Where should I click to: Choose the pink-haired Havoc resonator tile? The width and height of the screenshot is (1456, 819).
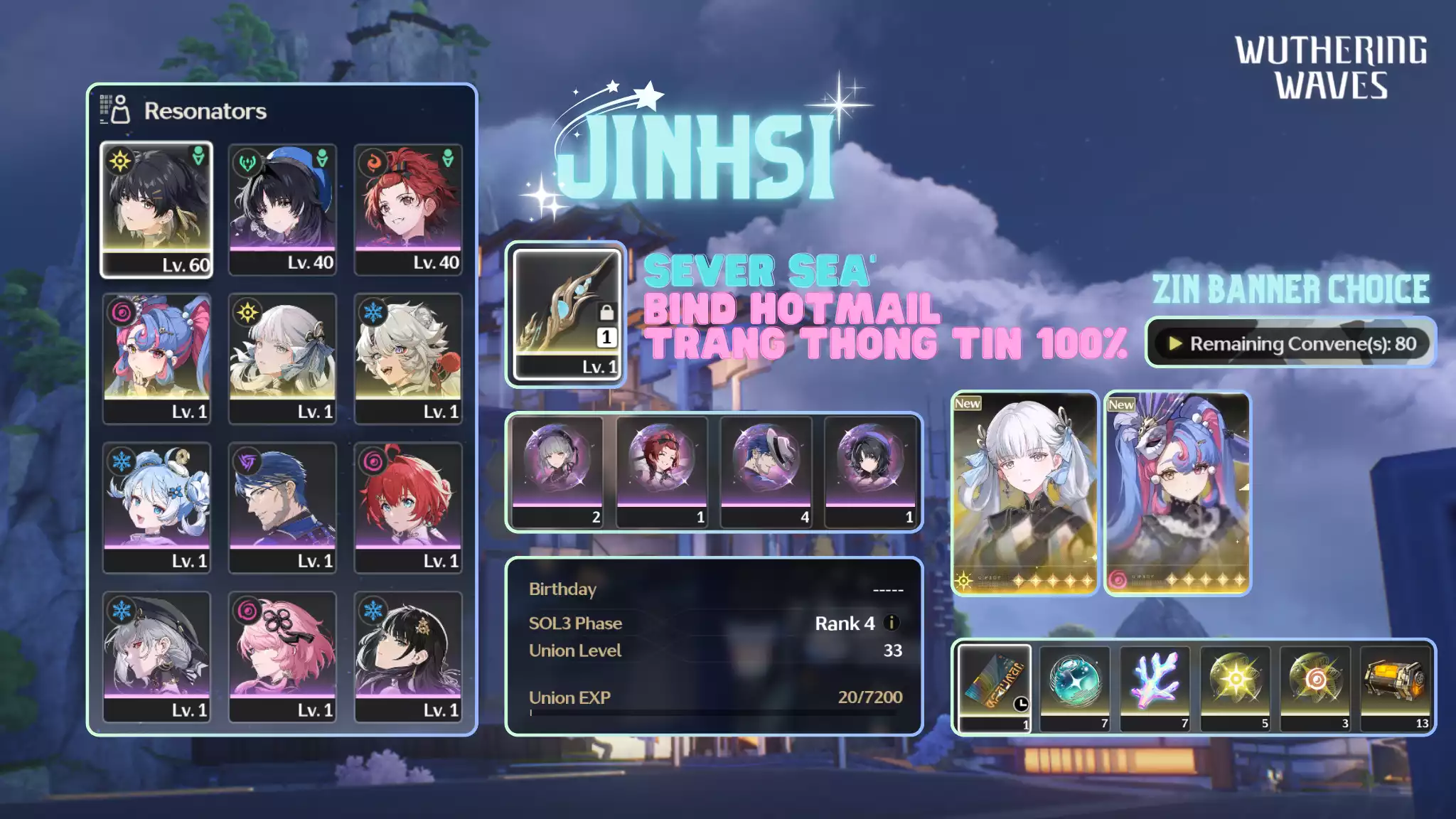coord(282,657)
